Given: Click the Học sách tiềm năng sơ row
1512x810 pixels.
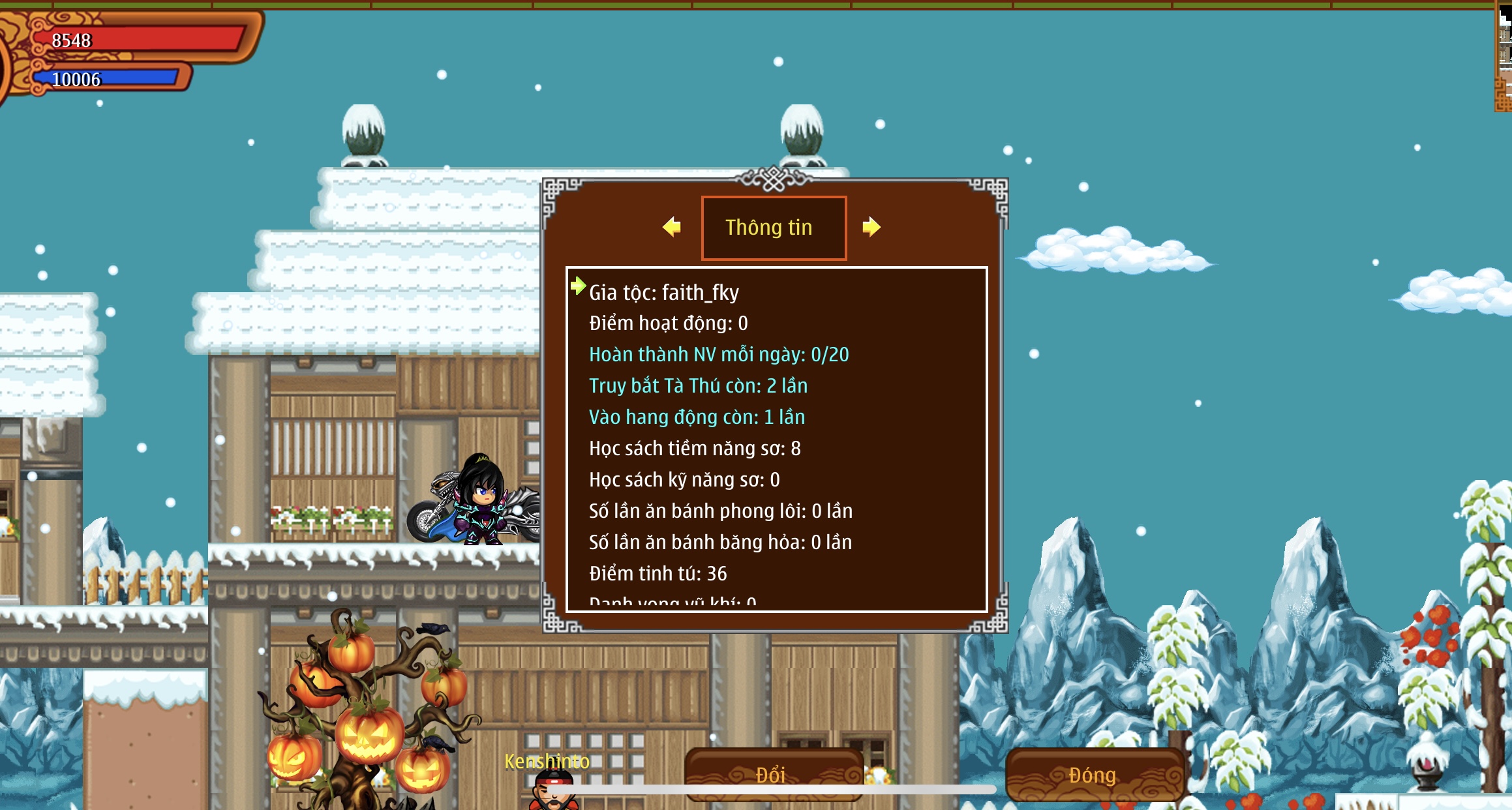Looking at the screenshot, I should click(695, 449).
